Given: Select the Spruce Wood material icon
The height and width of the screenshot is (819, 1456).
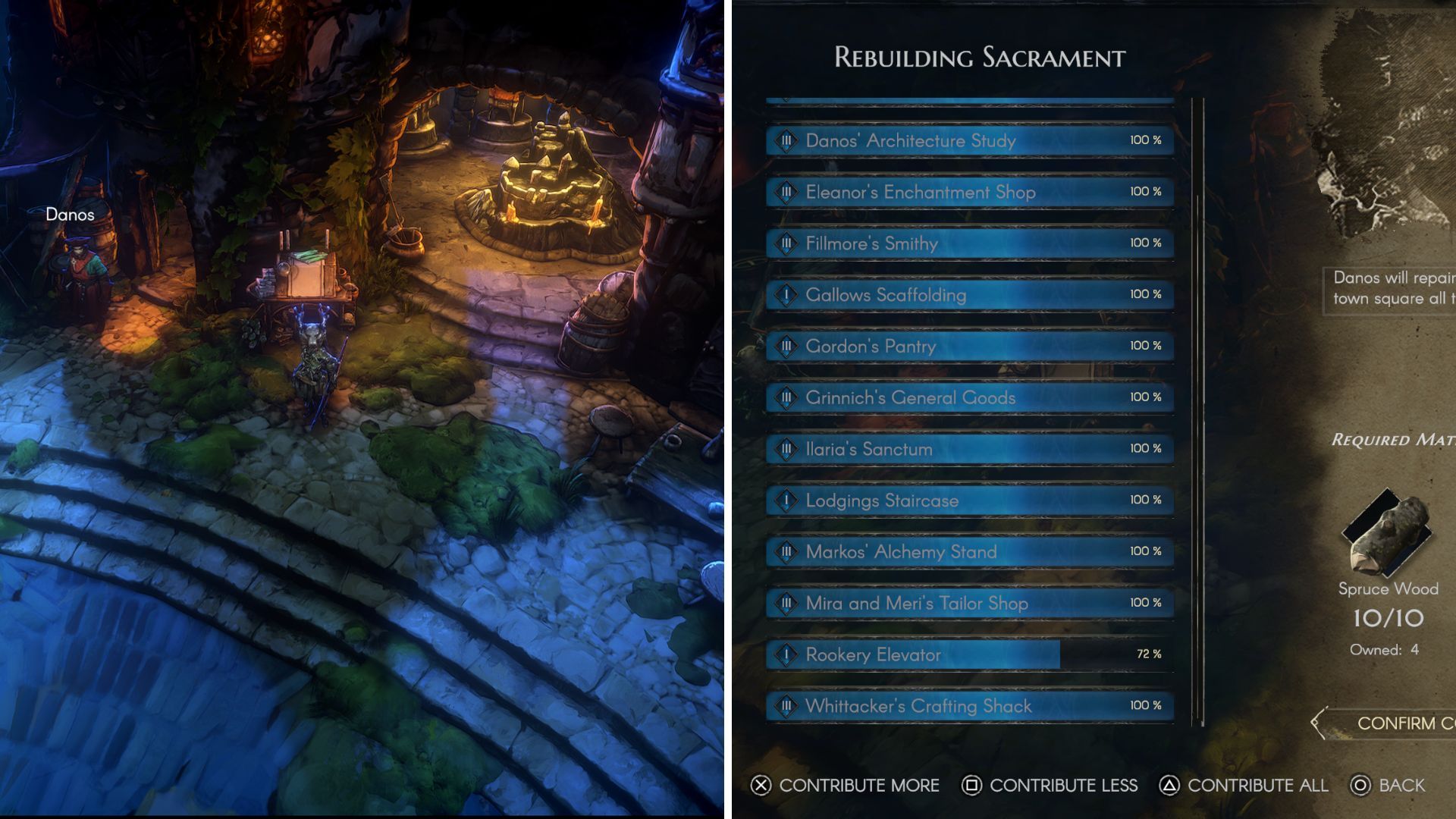Looking at the screenshot, I should tap(1387, 535).
